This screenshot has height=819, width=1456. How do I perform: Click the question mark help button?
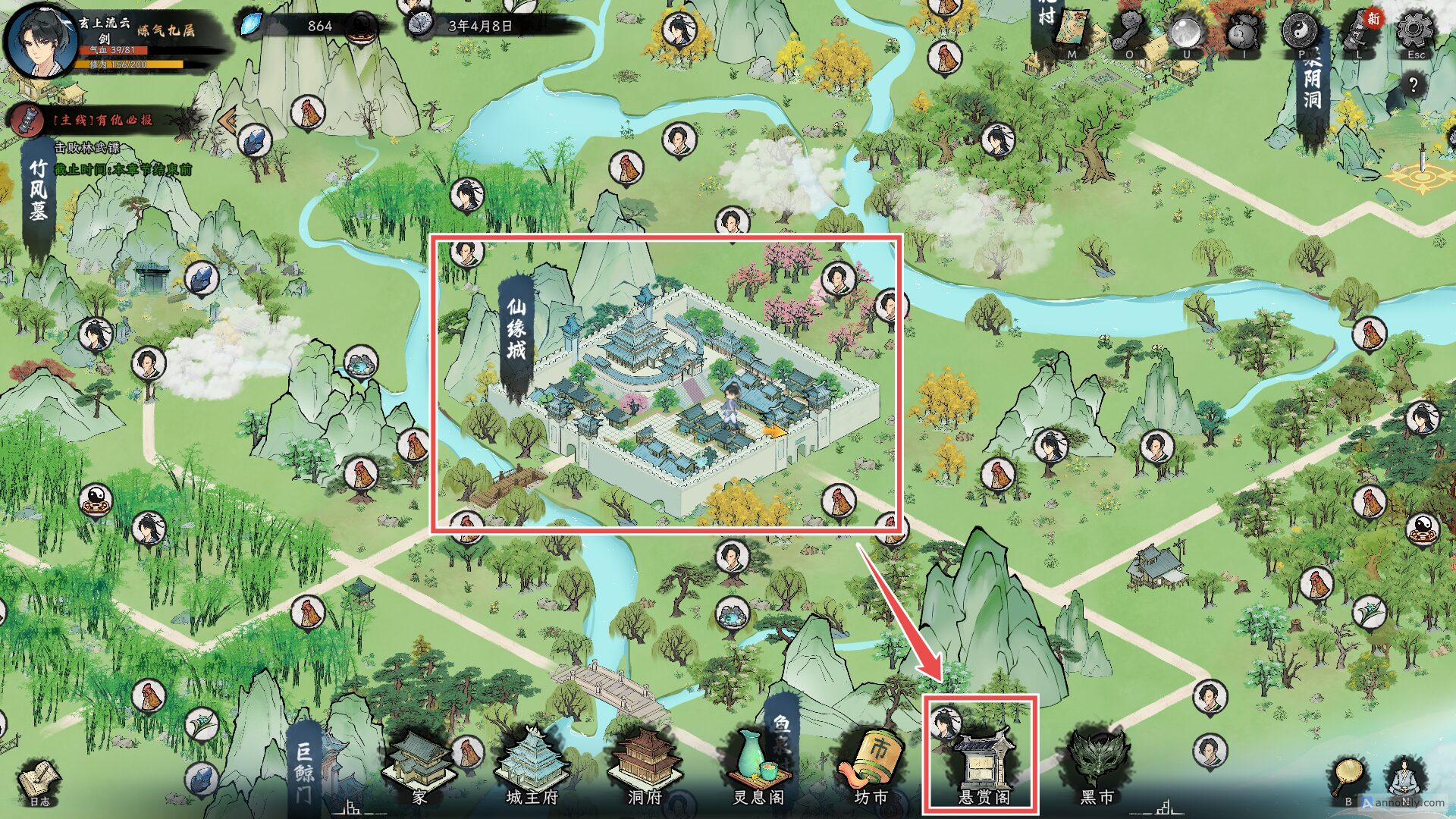(1413, 84)
